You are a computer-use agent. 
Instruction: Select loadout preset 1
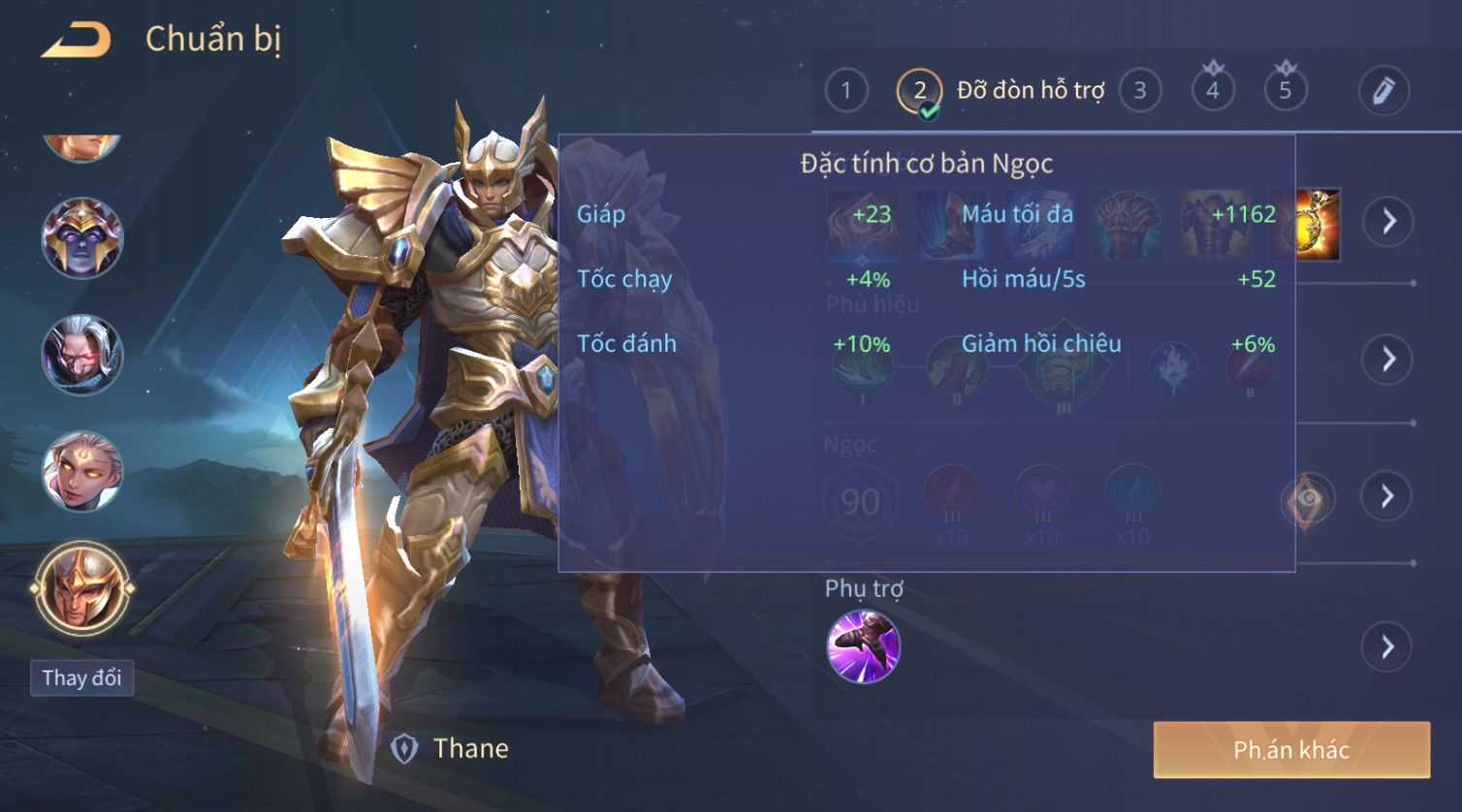coord(846,91)
